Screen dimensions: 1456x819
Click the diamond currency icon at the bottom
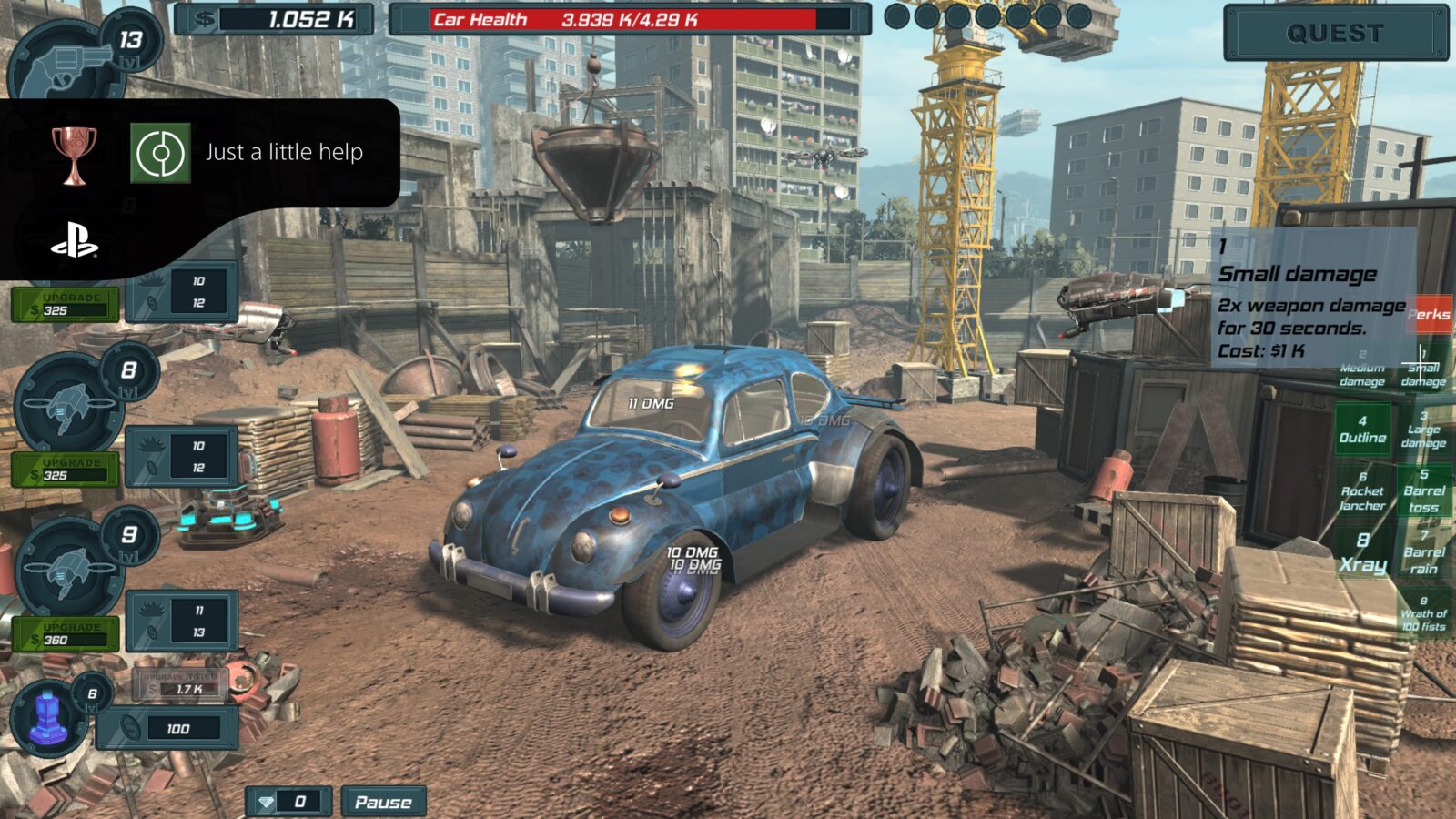(265, 804)
